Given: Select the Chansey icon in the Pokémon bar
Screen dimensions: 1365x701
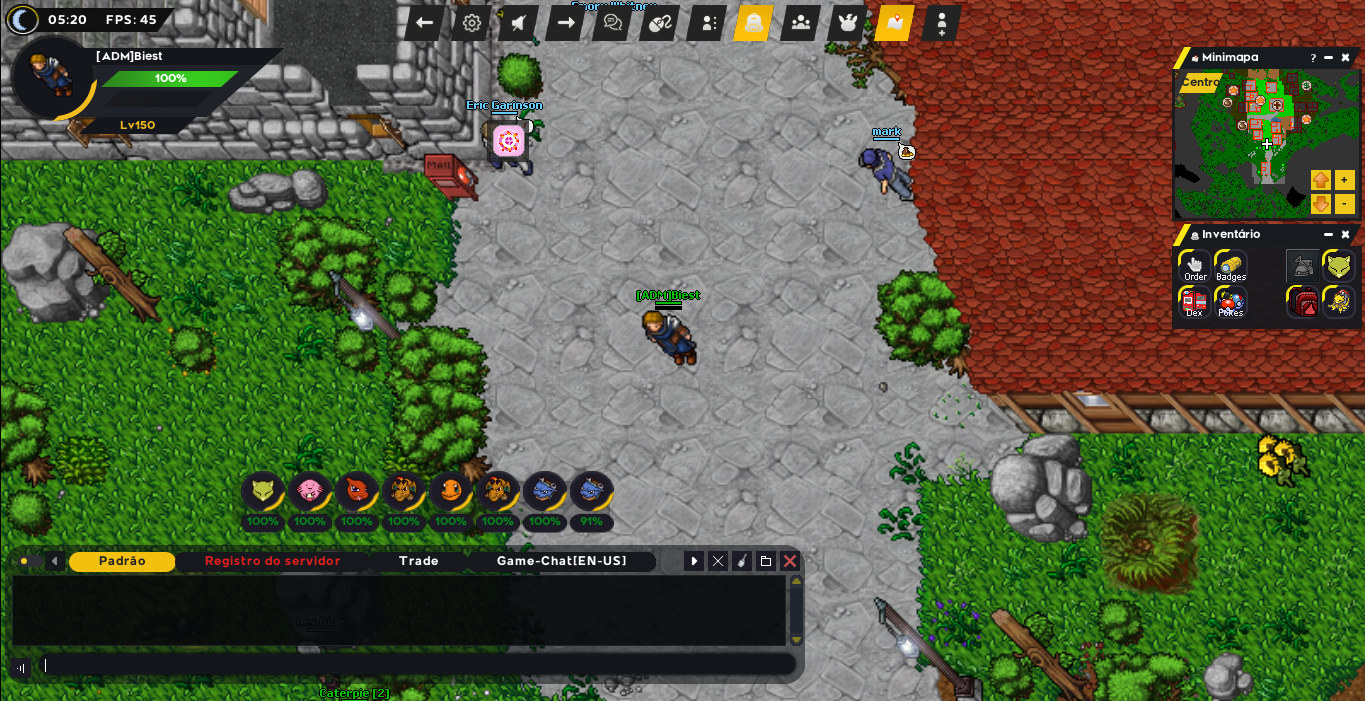Looking at the screenshot, I should pyautogui.click(x=310, y=491).
